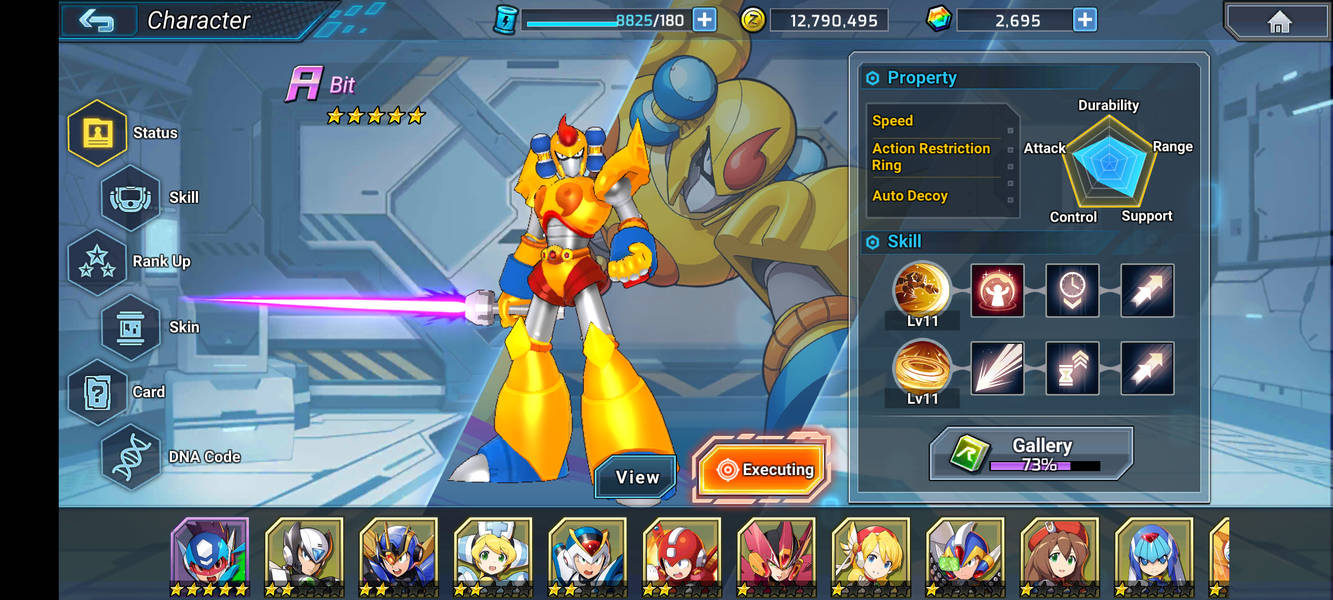The image size is (1333, 600).
Task: Switch to the DNA Code tab
Action: [x=131, y=457]
